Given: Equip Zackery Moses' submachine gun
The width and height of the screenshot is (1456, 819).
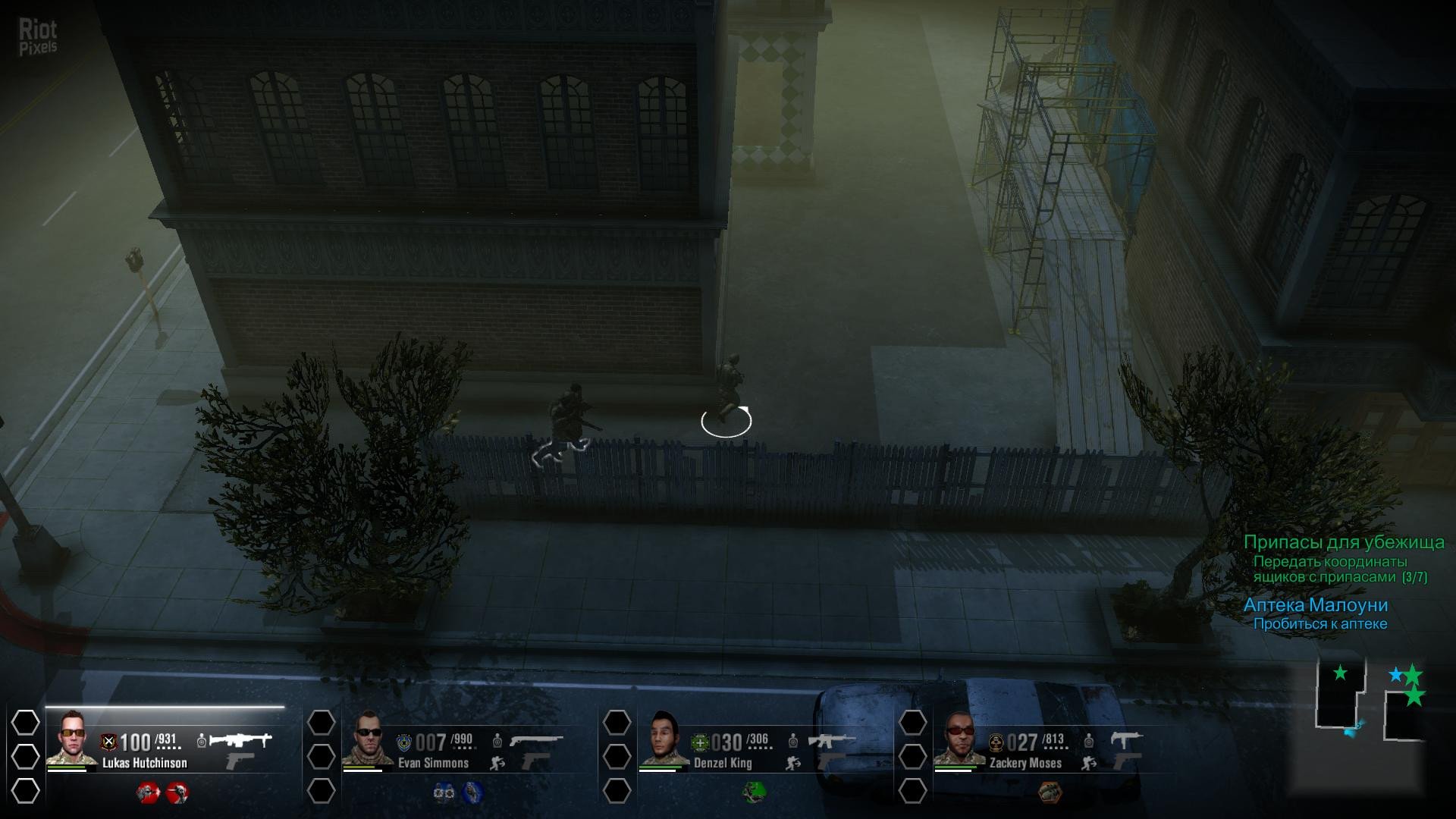Looking at the screenshot, I should coord(1126,739).
